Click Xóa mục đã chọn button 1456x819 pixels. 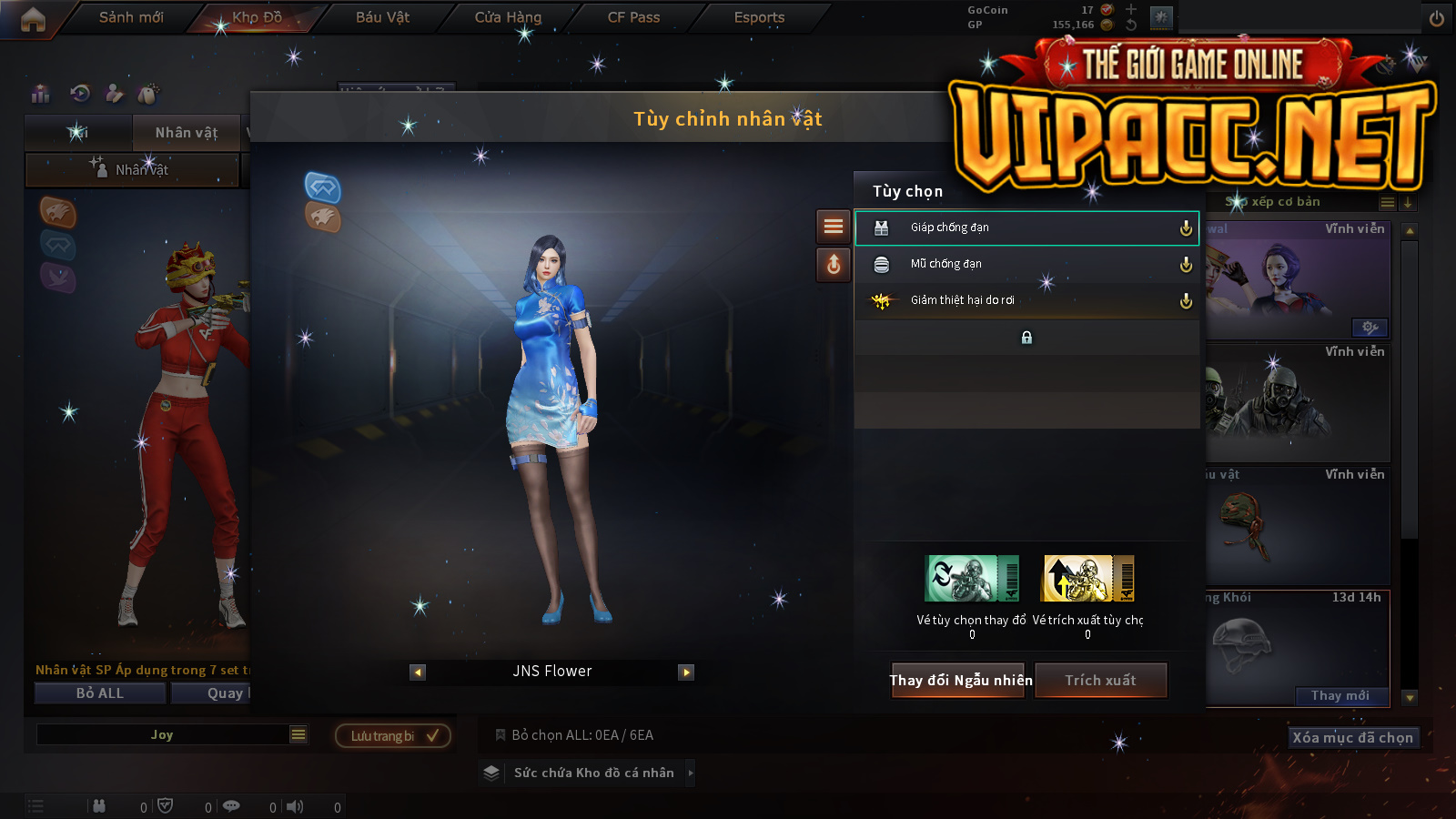1353,738
